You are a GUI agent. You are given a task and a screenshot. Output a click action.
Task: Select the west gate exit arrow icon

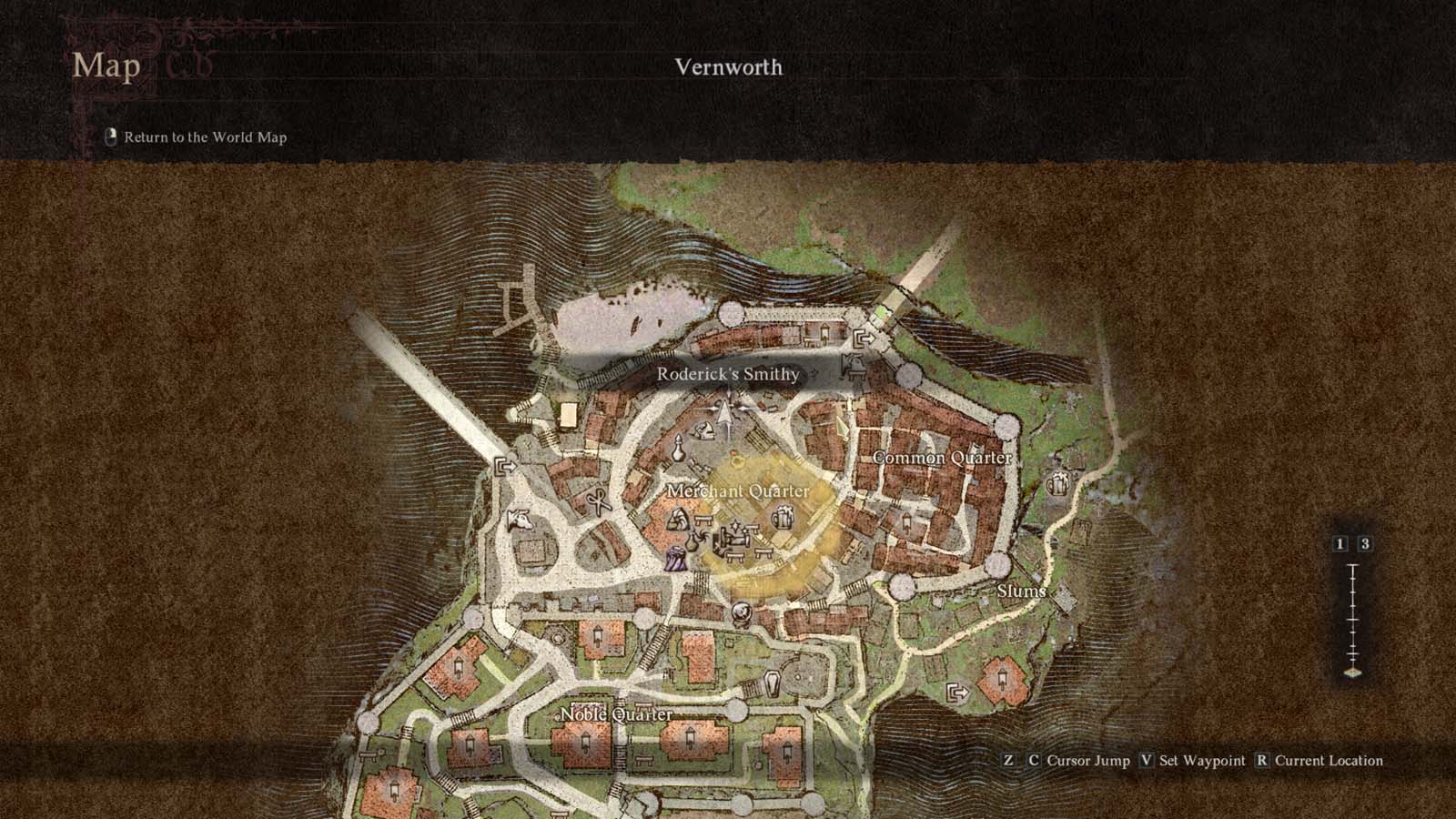coord(506,466)
